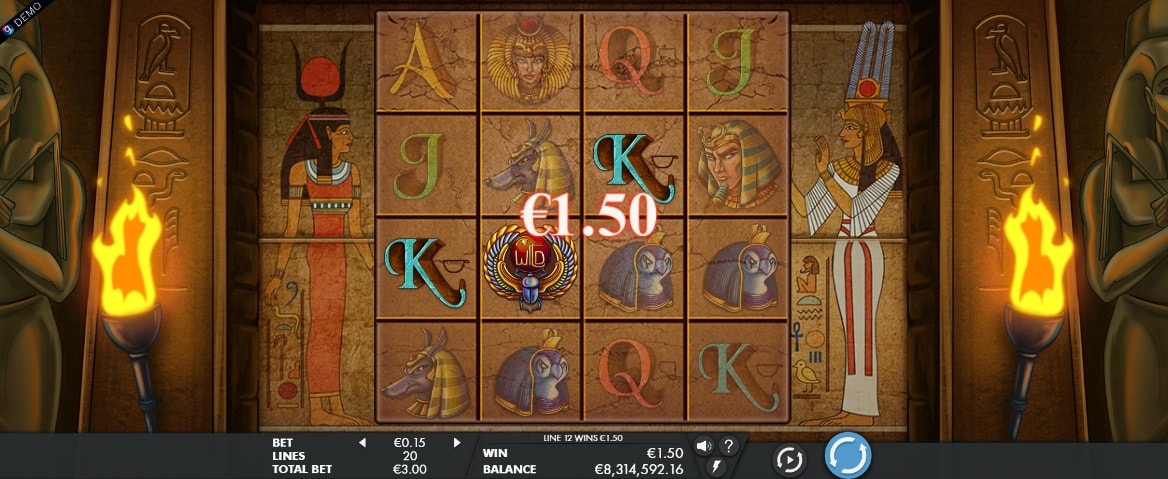Toggle the sound speaker icon
Screen dimensions: 1168x479
703,446
